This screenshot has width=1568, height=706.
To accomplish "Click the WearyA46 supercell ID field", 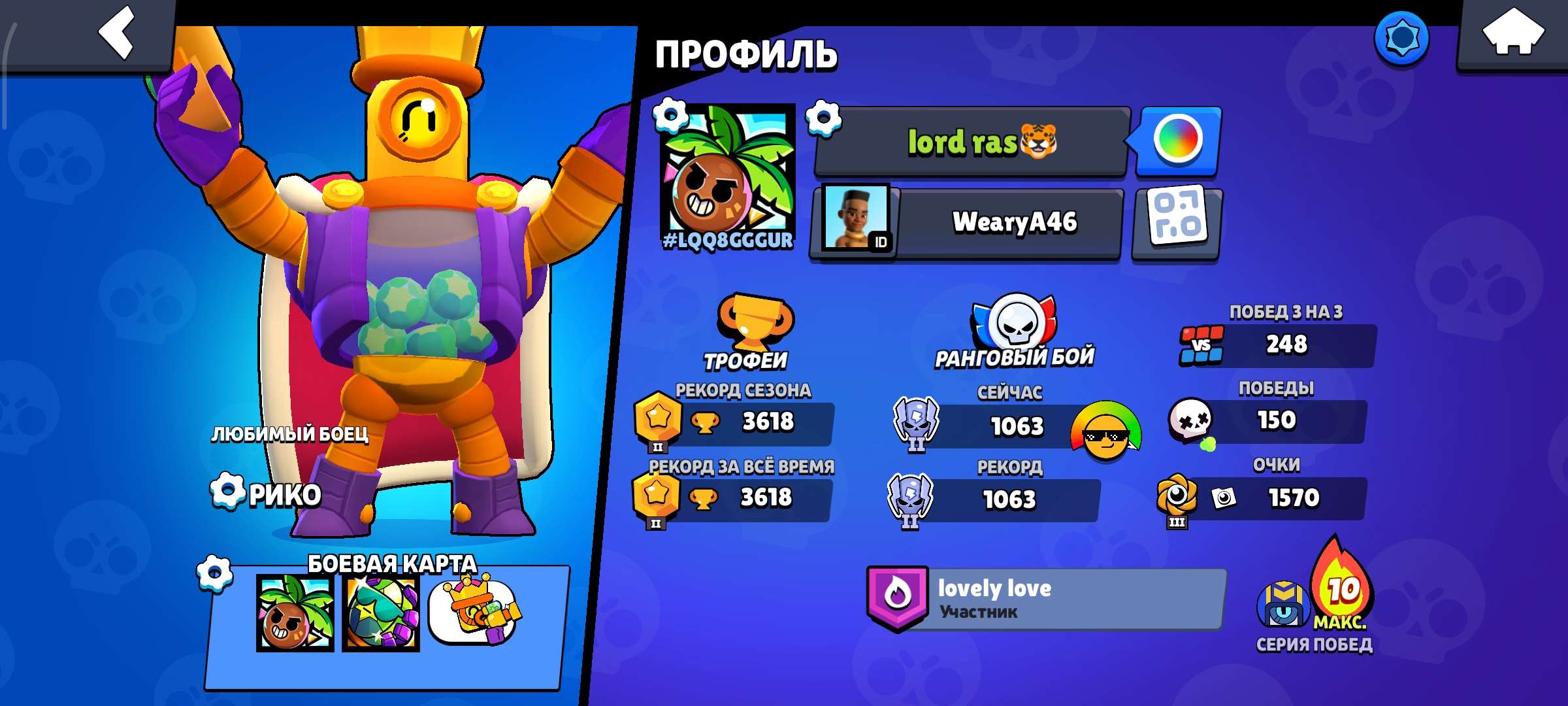I will click(980, 222).
